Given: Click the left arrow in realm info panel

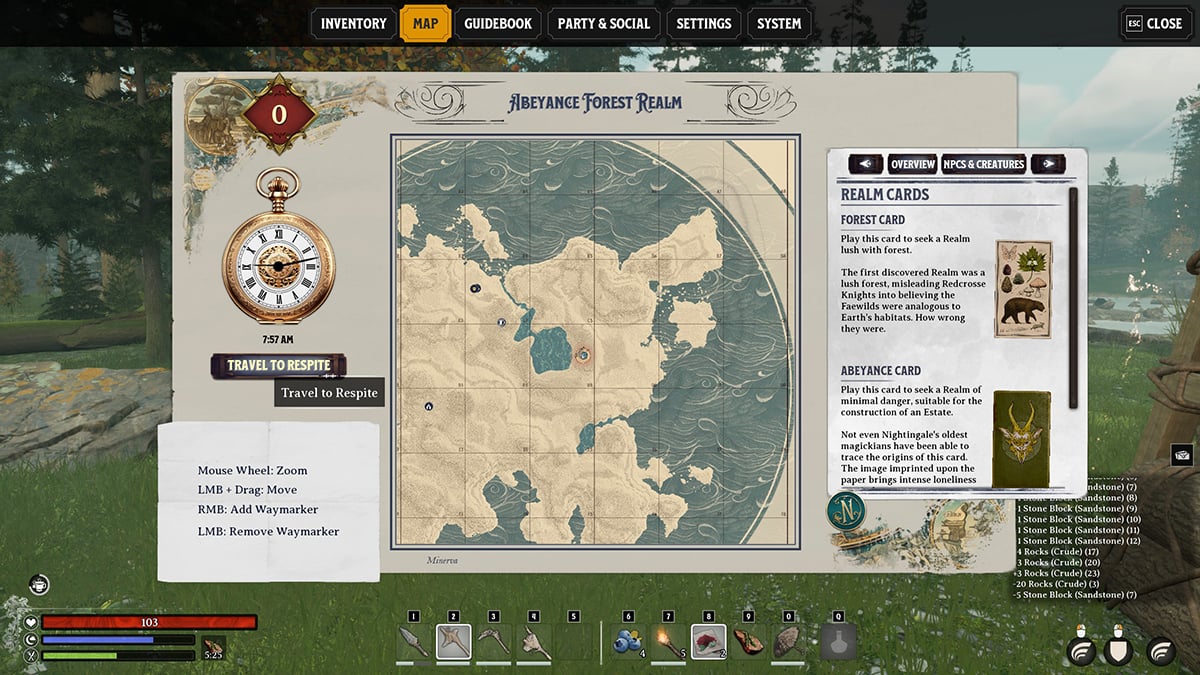Looking at the screenshot, I should point(865,164).
